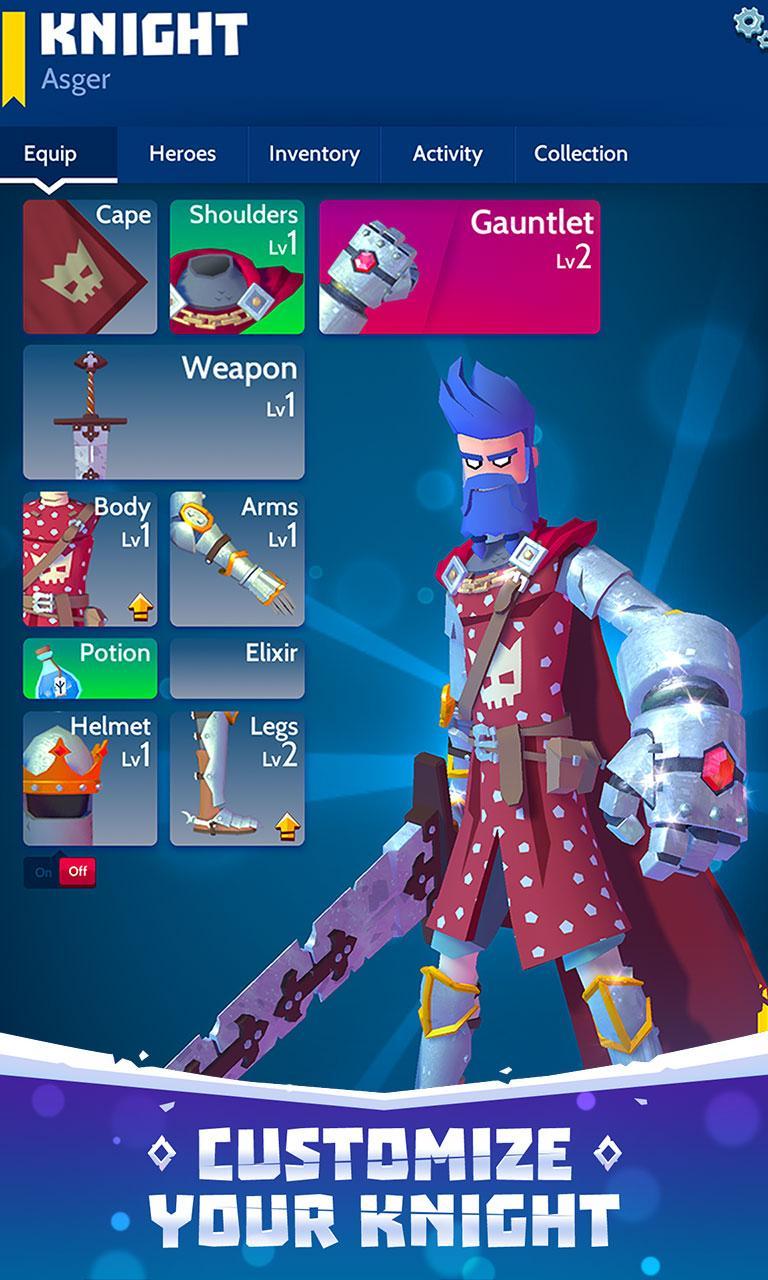The width and height of the screenshot is (768, 1280).
Task: Open the Heroes tab
Action: 182,154
